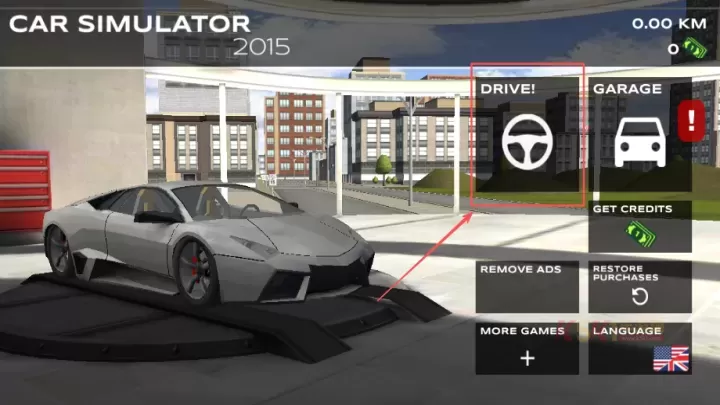Click the red exclamation alert badge
Screen dimensions: 720x405
pos(691,122)
